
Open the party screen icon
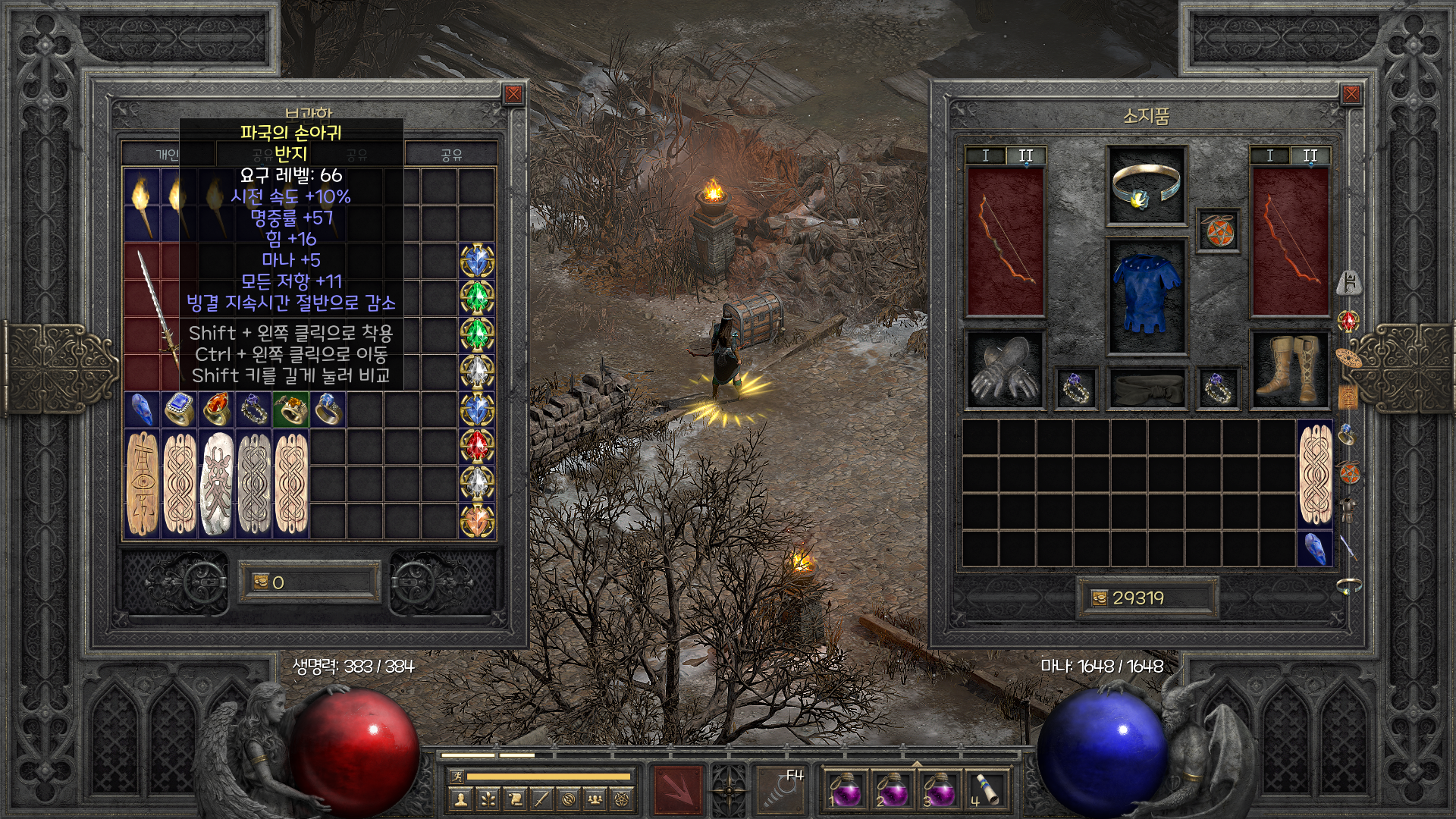(x=596, y=799)
